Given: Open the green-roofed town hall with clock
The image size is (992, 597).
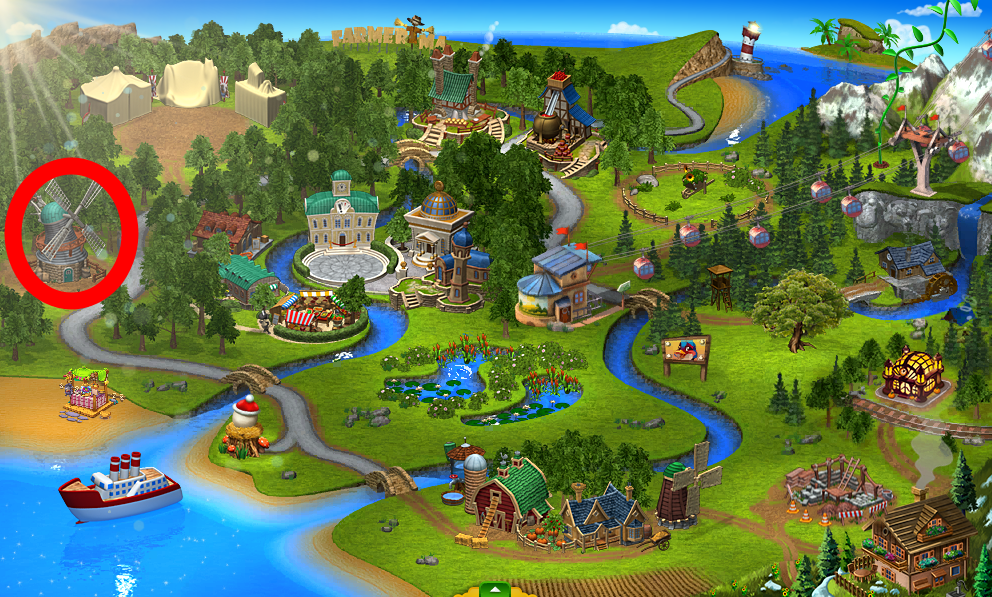Looking at the screenshot, I should point(342,213).
